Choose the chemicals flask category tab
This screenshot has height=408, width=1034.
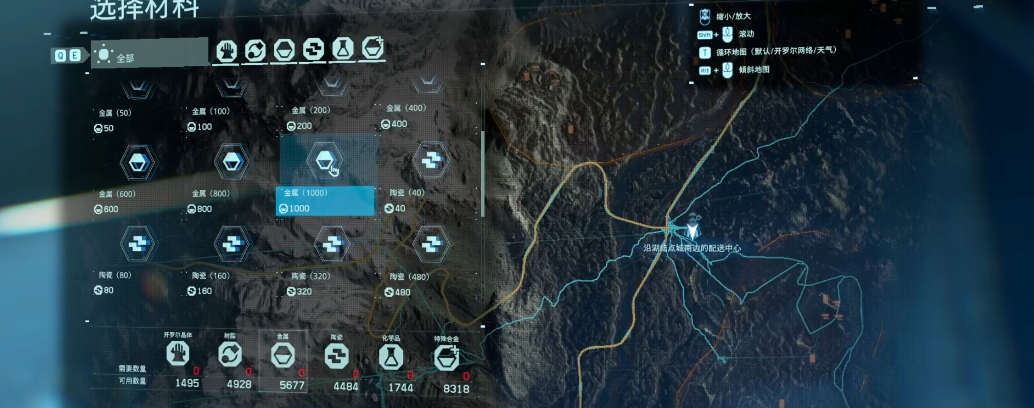coord(343,48)
